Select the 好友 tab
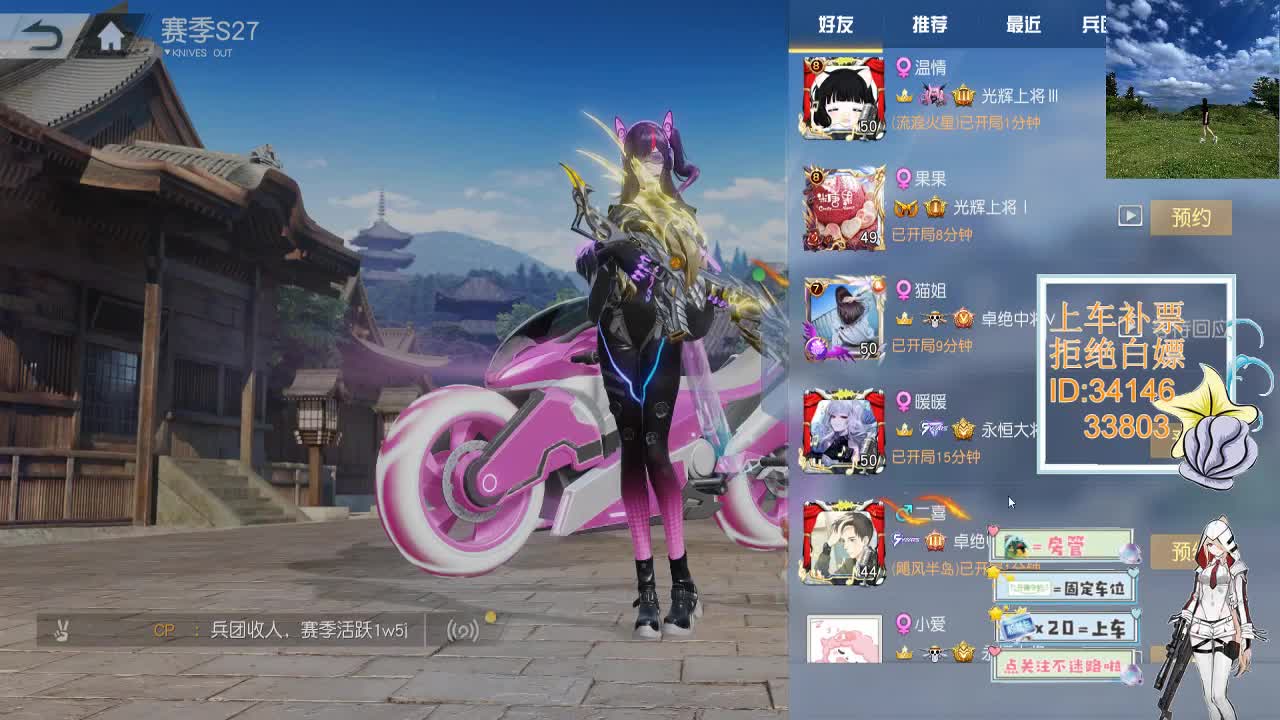Screen dimensions: 1280x720 click(x=838, y=26)
